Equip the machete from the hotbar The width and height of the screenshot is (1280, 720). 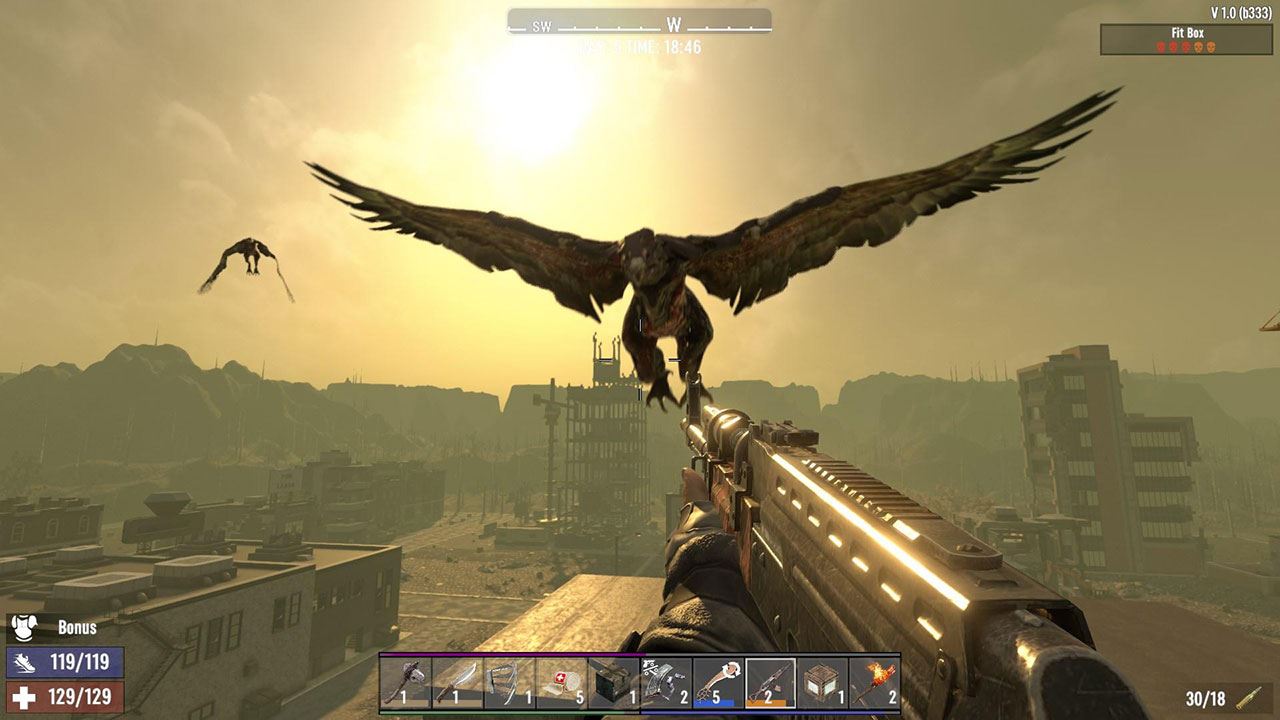[458, 683]
